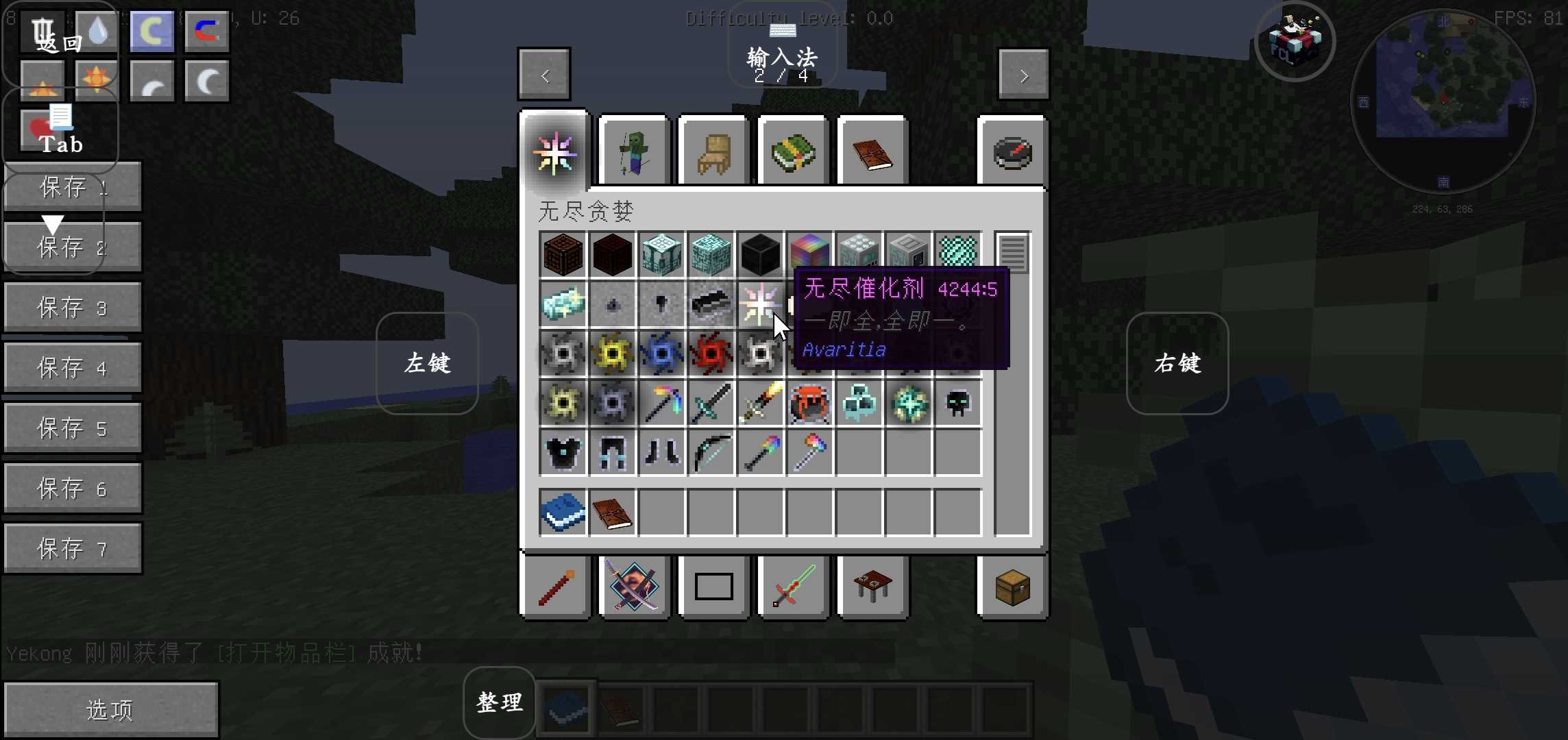Open the wooden chair tab
This screenshot has width=1568, height=740.
click(713, 152)
